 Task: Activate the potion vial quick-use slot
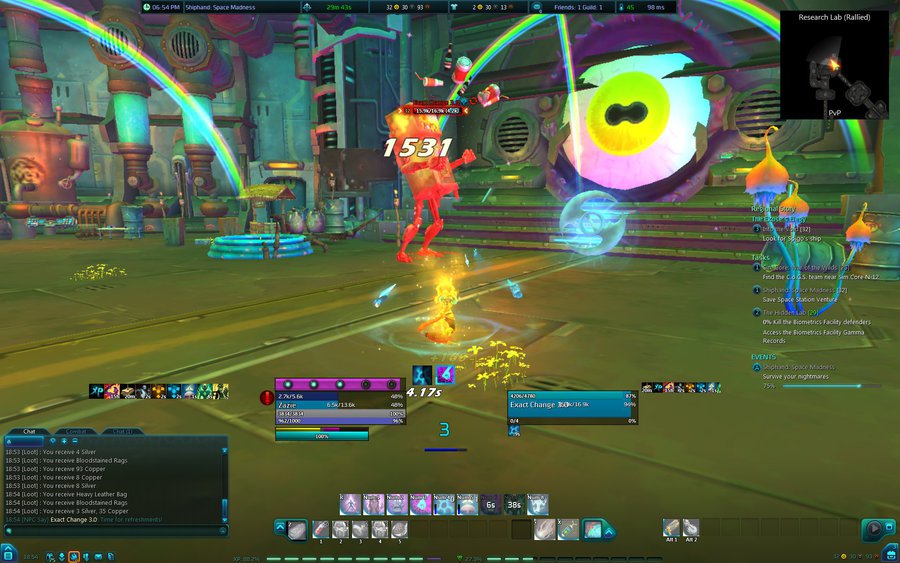568,528
